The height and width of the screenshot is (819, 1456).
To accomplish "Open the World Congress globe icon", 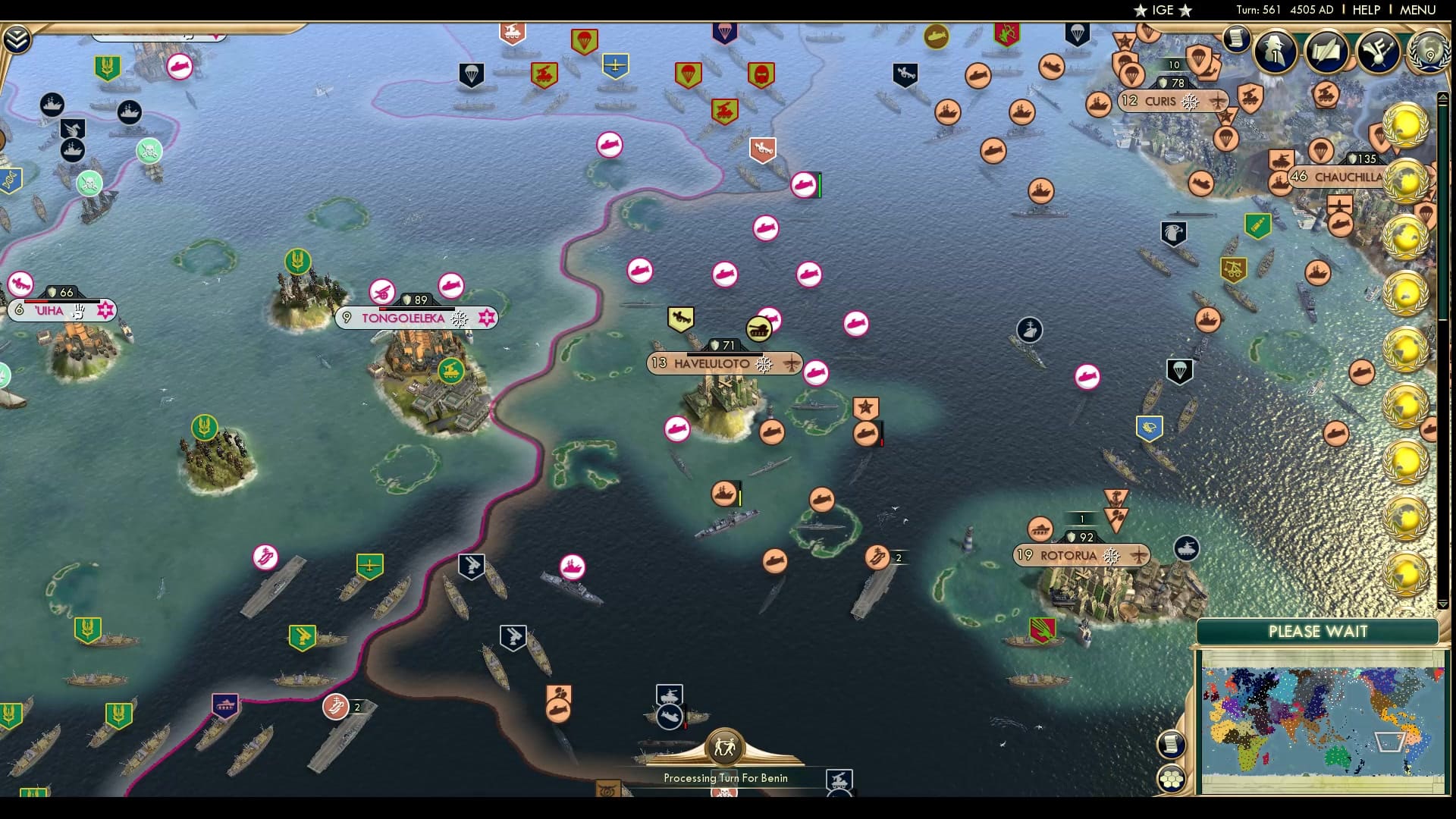I will pos(1430,55).
